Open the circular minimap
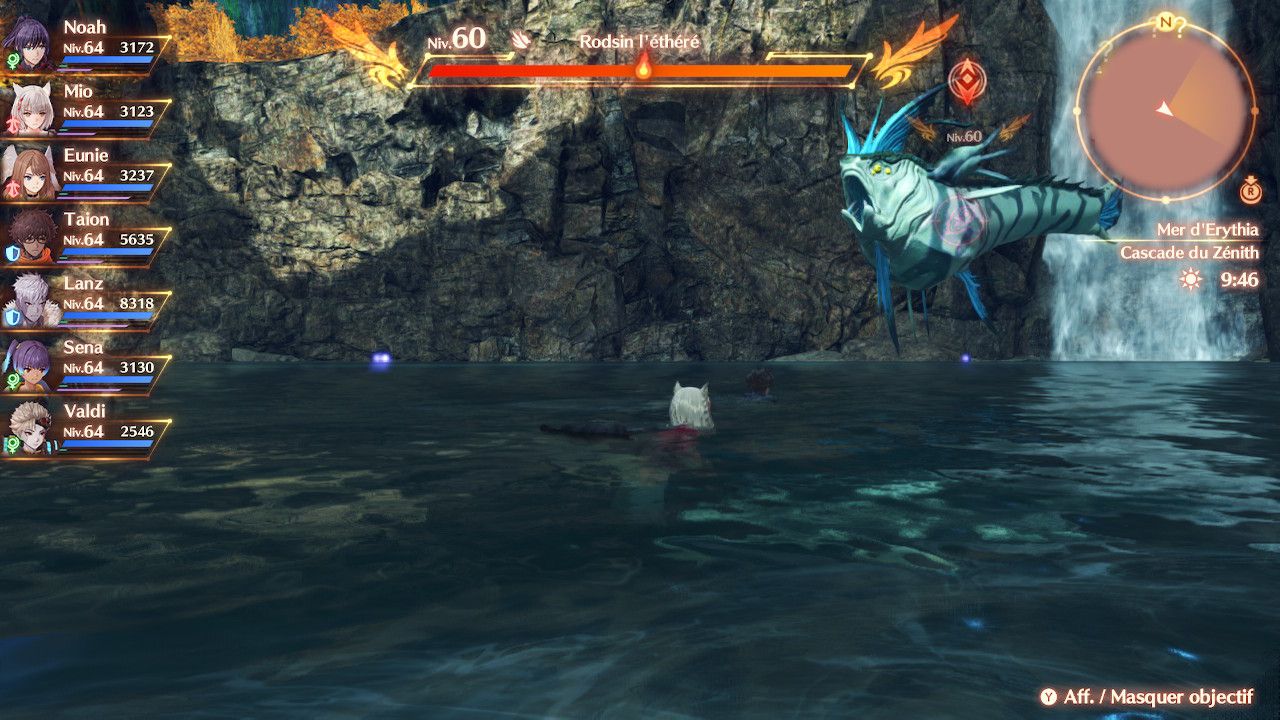 tap(1166, 108)
